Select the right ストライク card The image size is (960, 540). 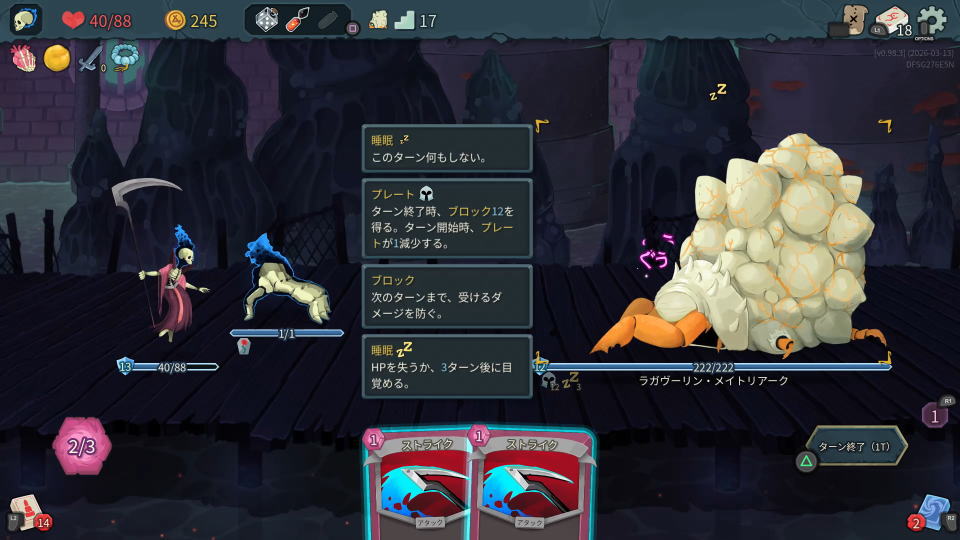point(530,485)
